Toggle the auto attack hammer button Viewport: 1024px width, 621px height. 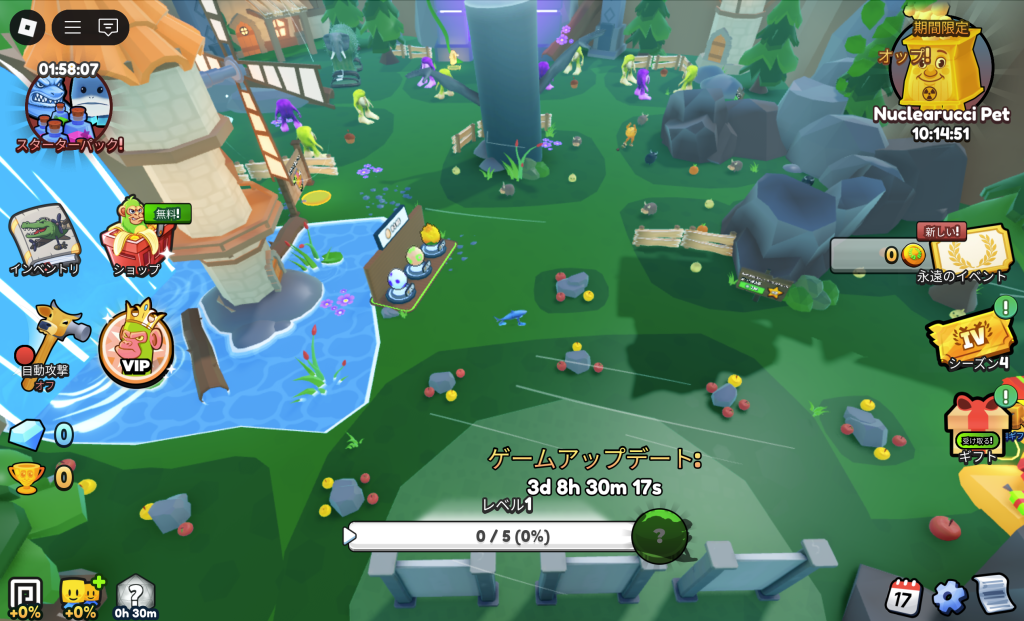[x=45, y=335]
